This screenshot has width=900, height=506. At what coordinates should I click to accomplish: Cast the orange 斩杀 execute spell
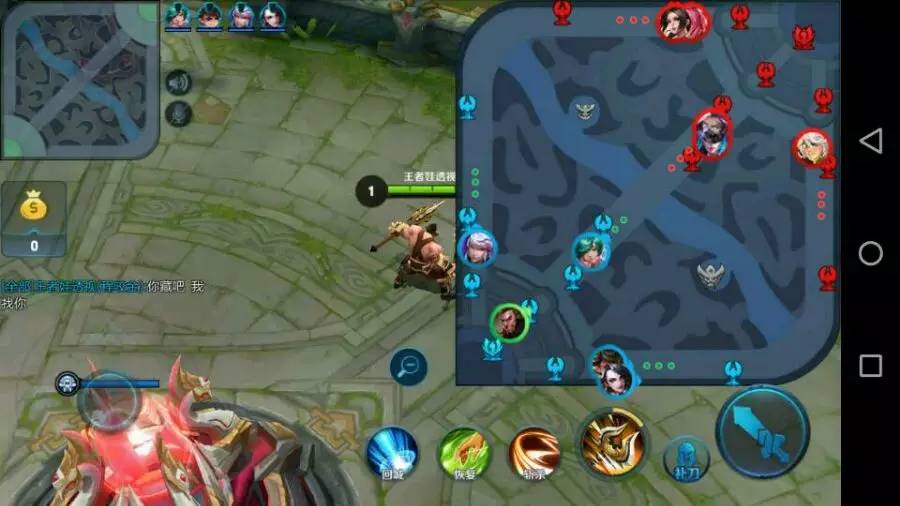535,452
